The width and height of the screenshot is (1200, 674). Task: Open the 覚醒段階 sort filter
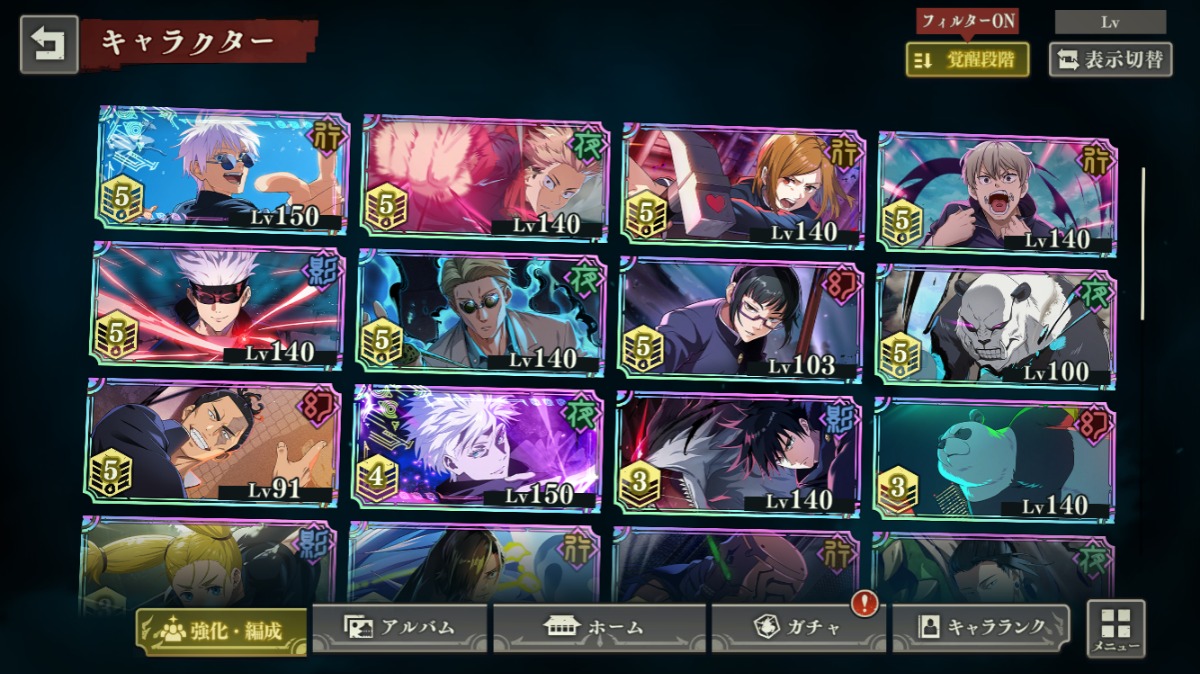(x=967, y=60)
